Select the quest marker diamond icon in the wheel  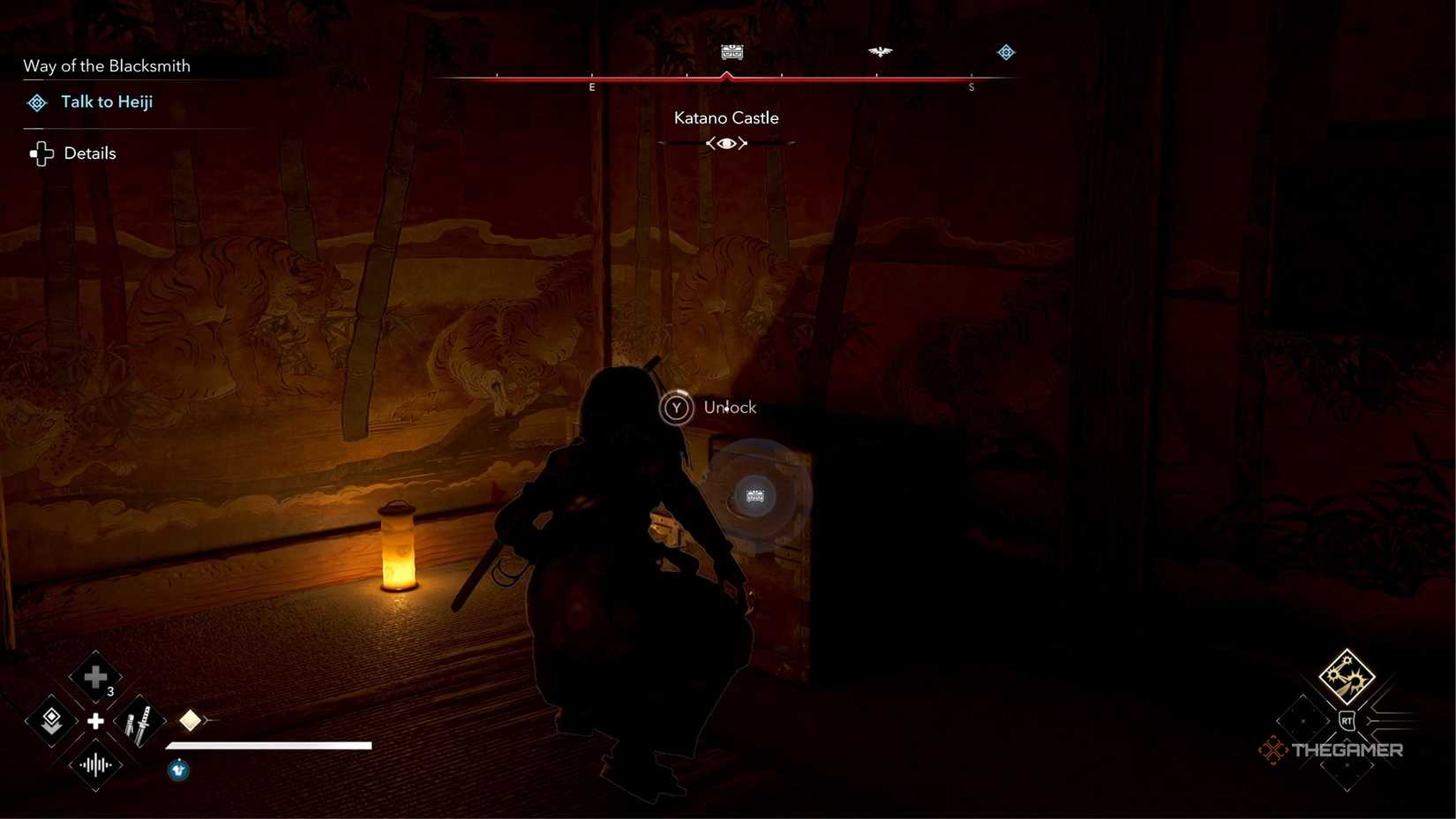[50, 721]
